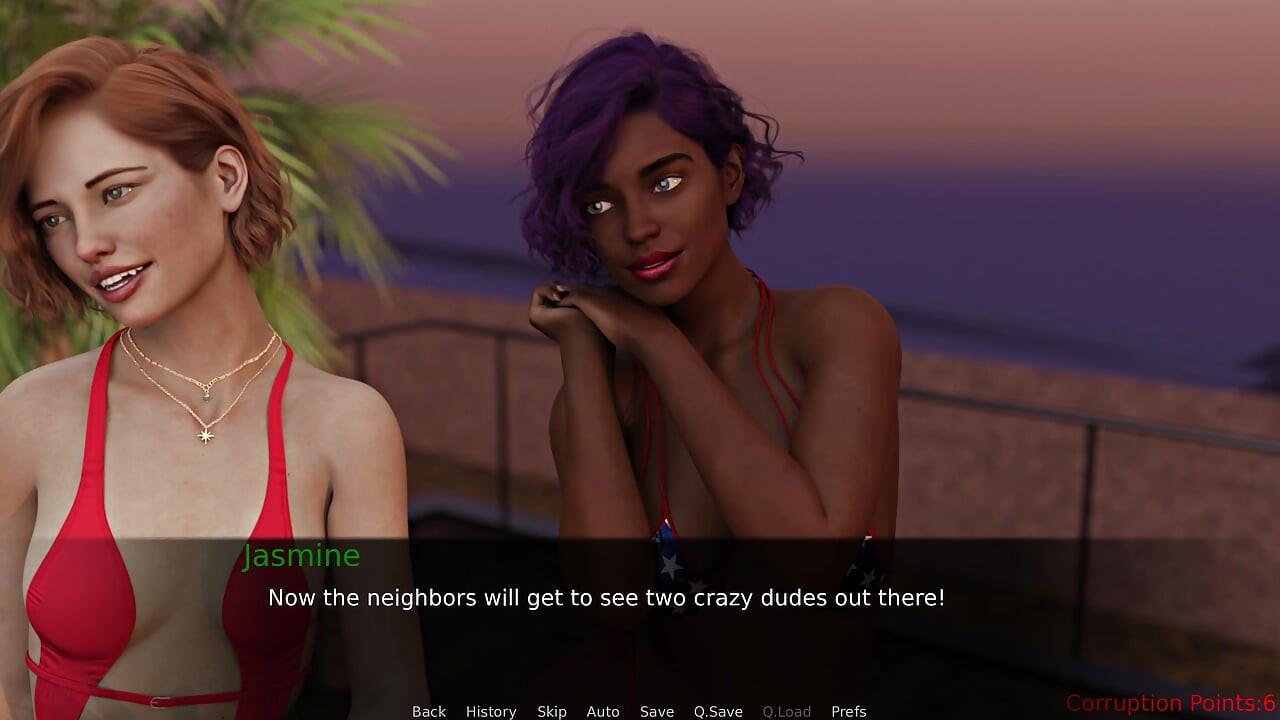Viewport: 1280px width, 720px height.
Task: Quick save with Q.Save
Action: tap(718, 711)
